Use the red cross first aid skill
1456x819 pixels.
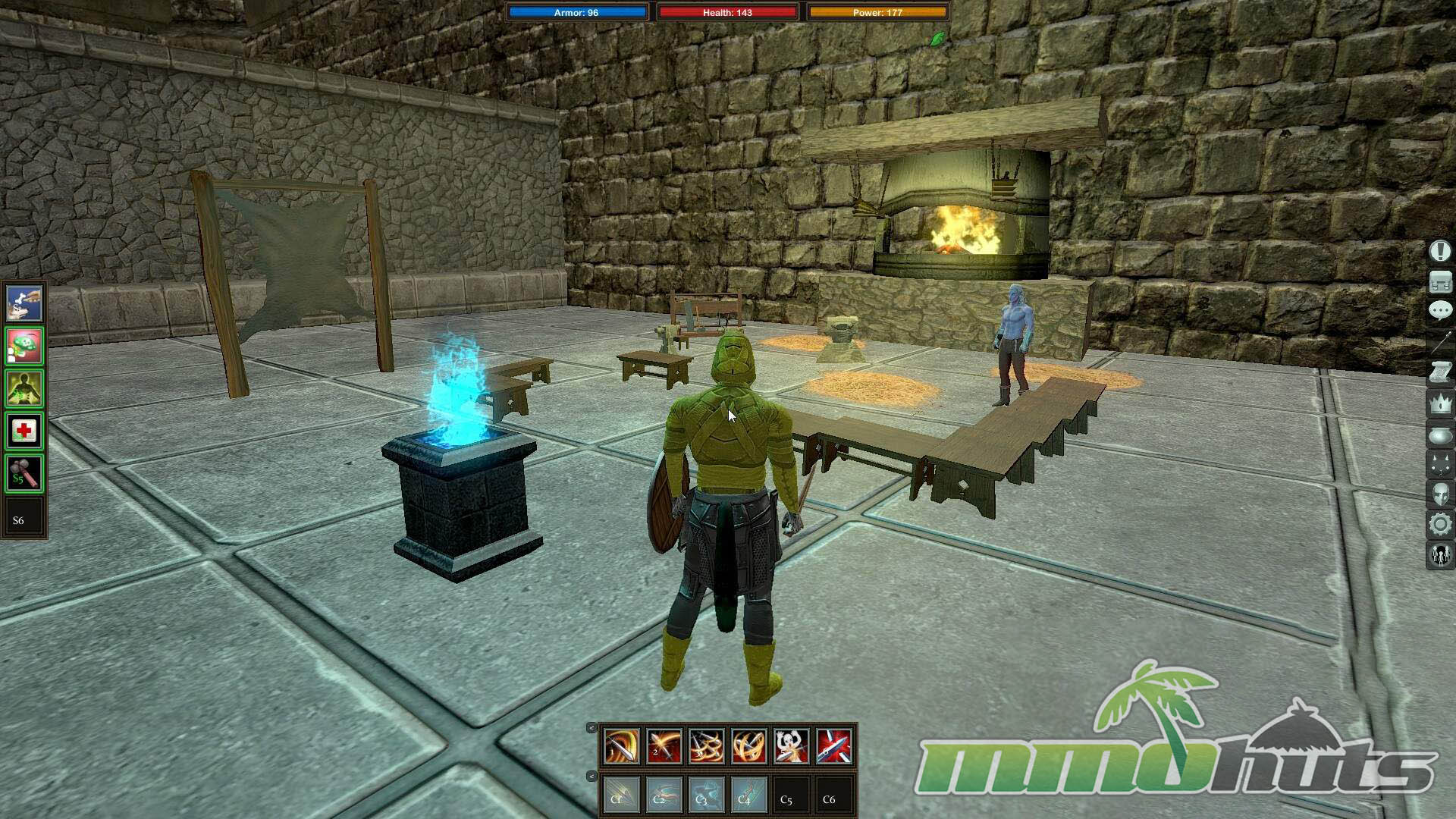click(24, 431)
